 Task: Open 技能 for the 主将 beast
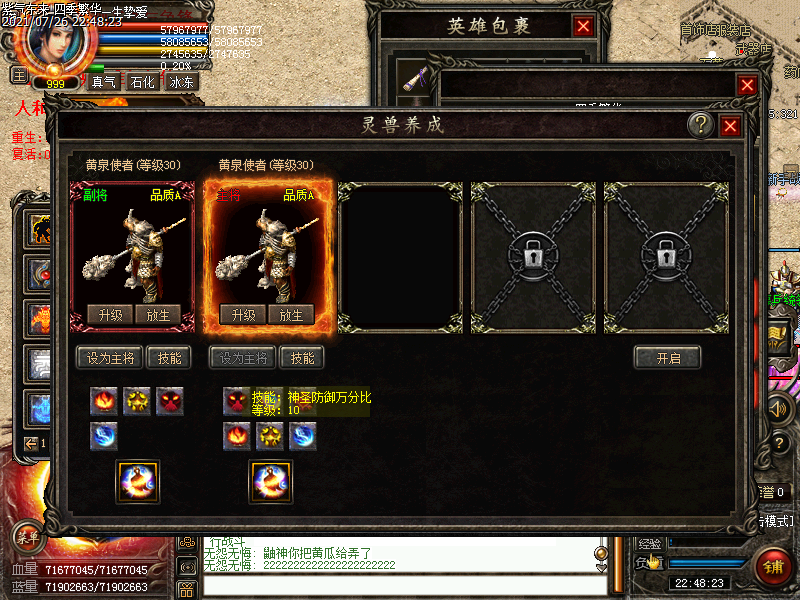tap(301, 358)
